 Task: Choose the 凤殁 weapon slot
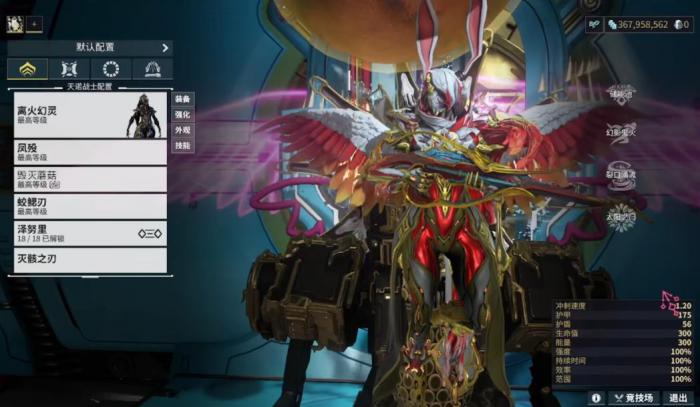[88, 152]
